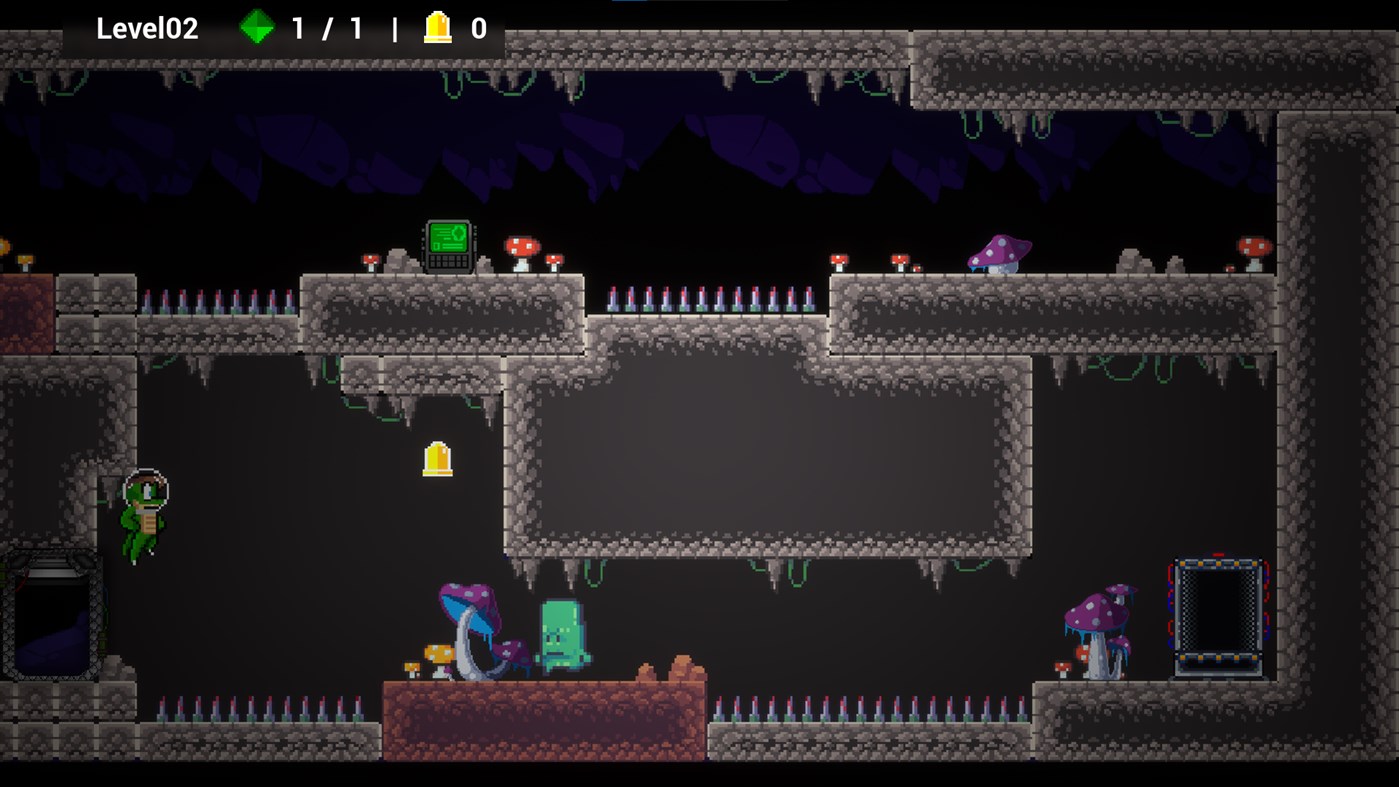Click the green gem icon in the HUD

257,28
